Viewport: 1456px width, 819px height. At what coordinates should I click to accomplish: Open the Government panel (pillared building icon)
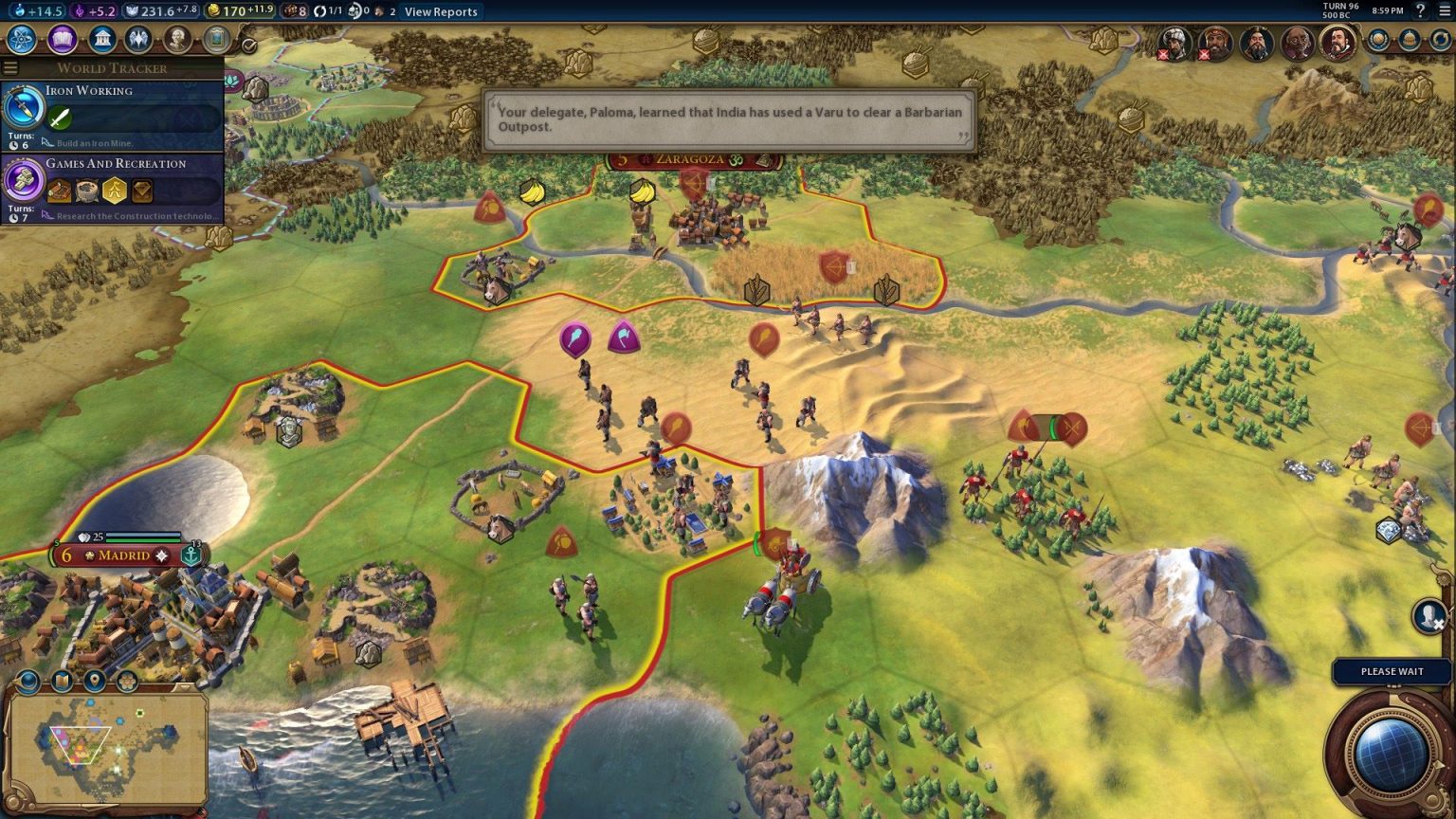tap(101, 41)
